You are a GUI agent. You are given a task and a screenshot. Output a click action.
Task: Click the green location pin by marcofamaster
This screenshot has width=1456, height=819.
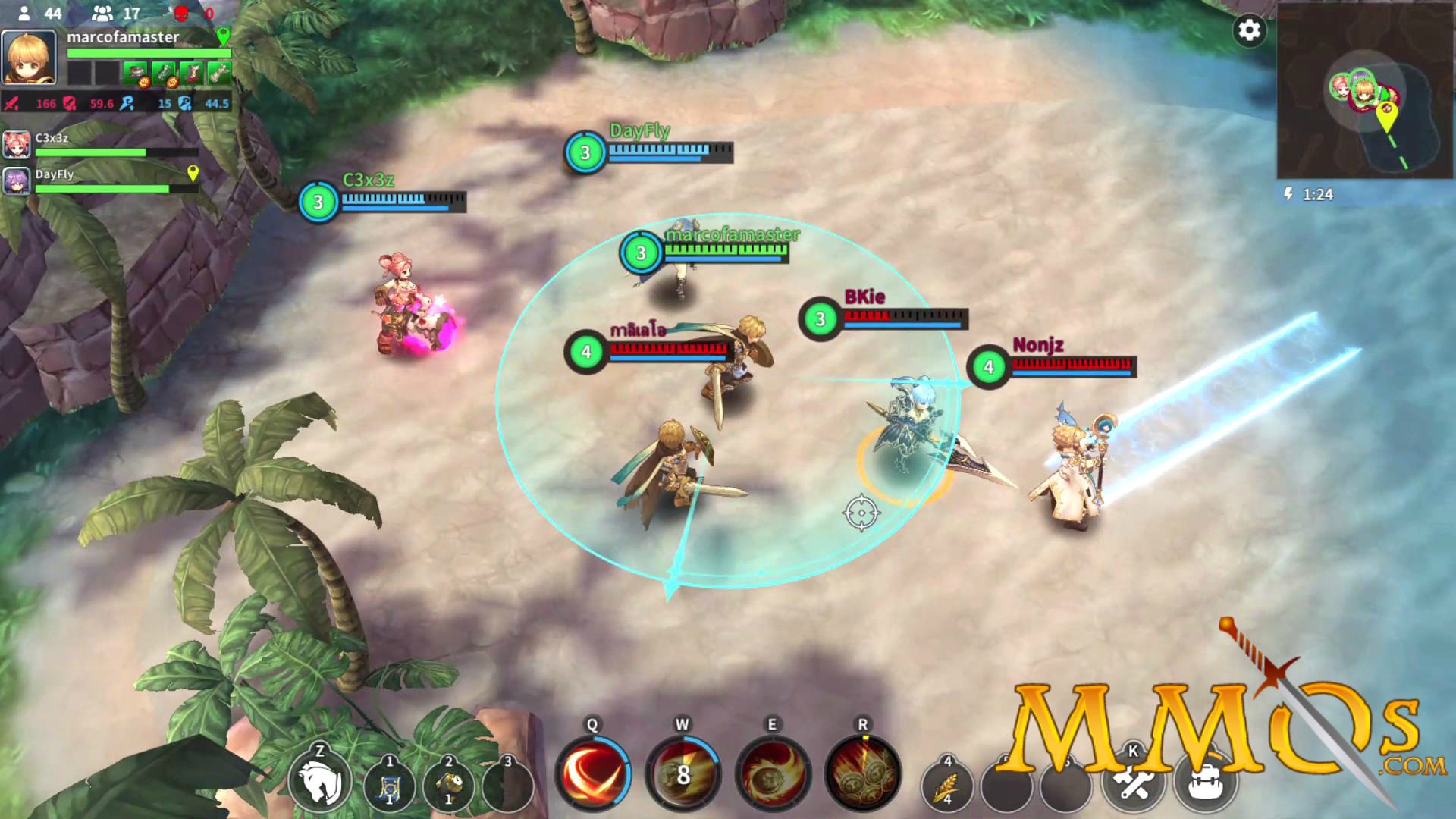[223, 36]
